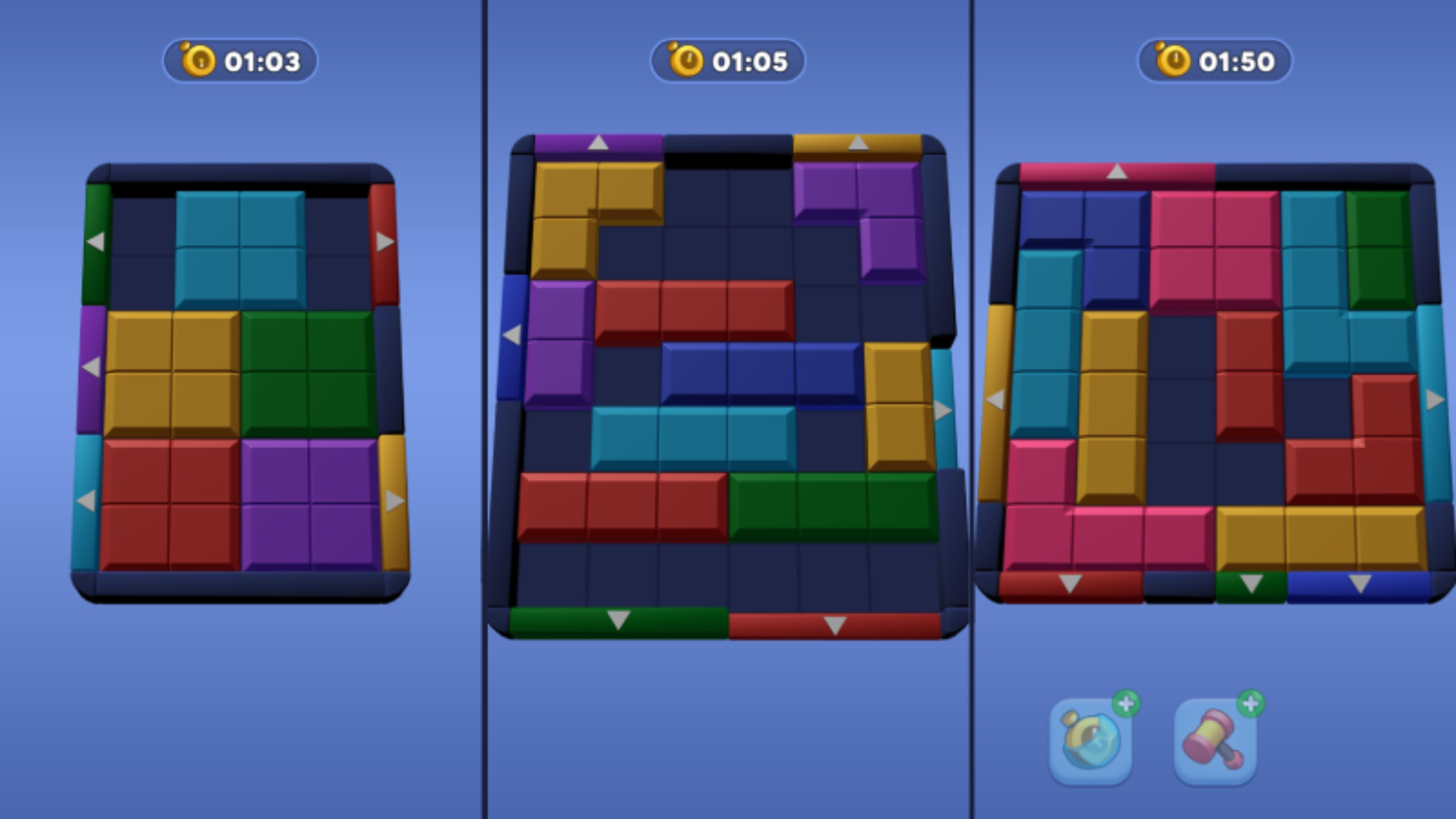Click the plus badge on the stopwatch booster

pyautogui.click(x=1128, y=704)
